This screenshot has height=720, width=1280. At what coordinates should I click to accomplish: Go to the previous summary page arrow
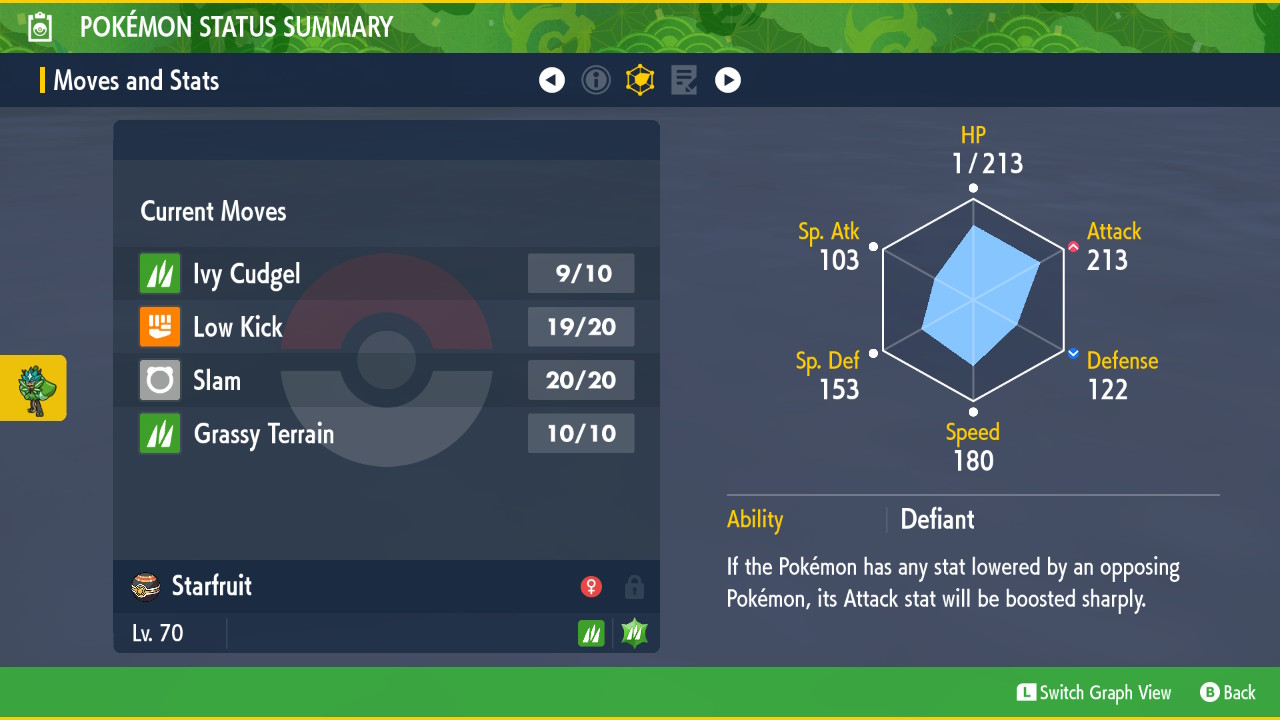552,80
